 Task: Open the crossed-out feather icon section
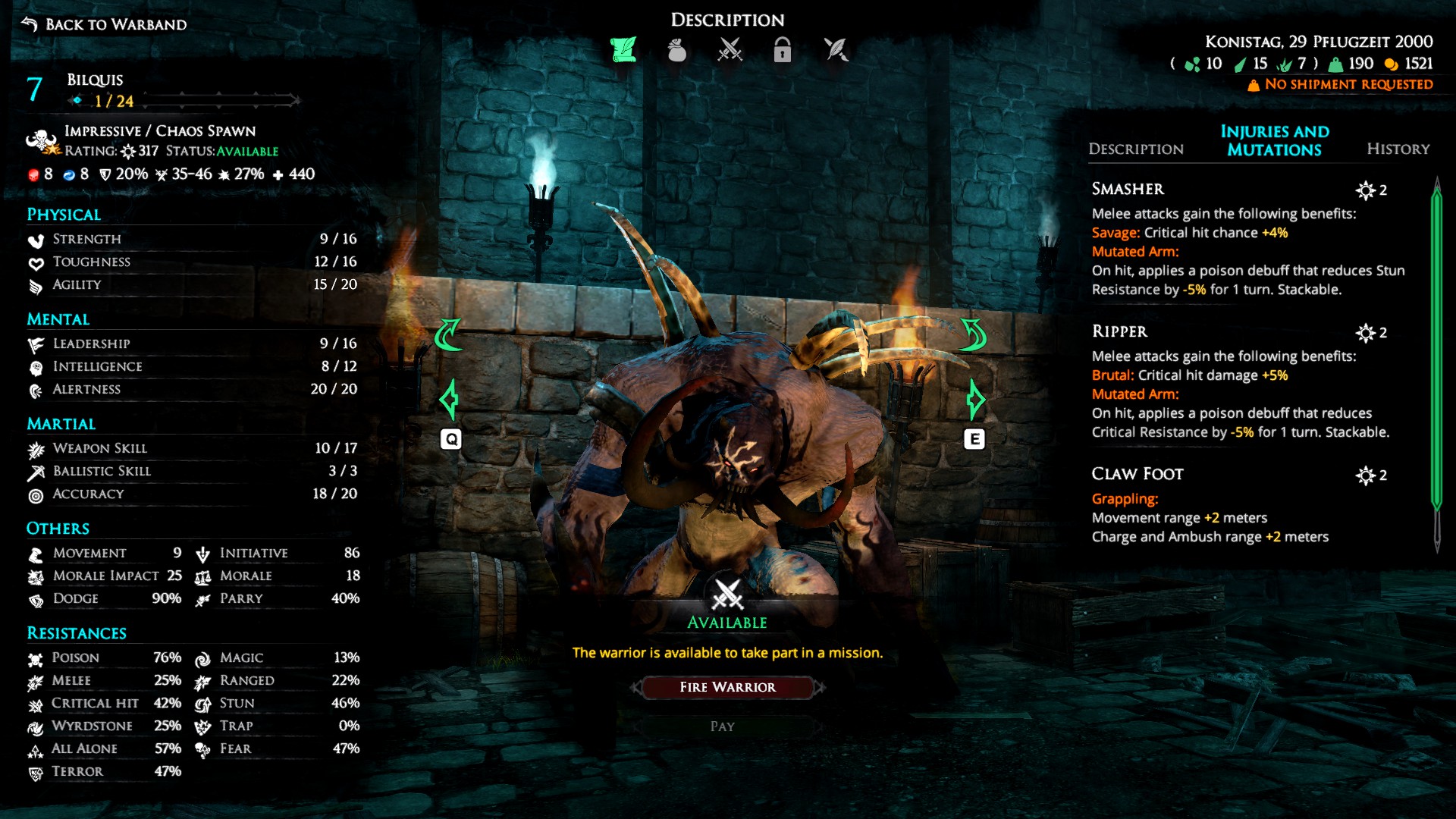point(836,50)
